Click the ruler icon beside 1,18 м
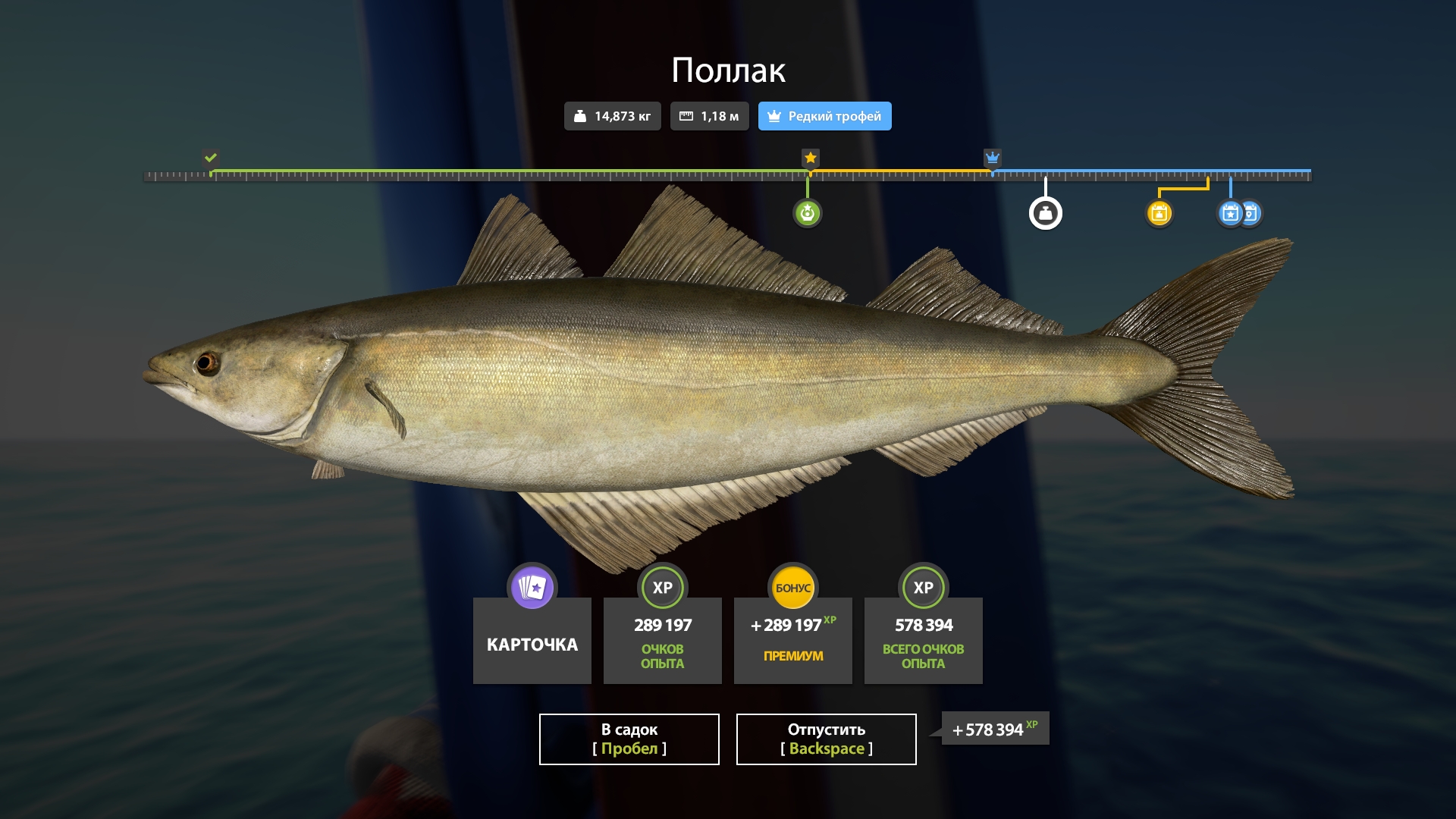1456x819 pixels. pos(689,116)
